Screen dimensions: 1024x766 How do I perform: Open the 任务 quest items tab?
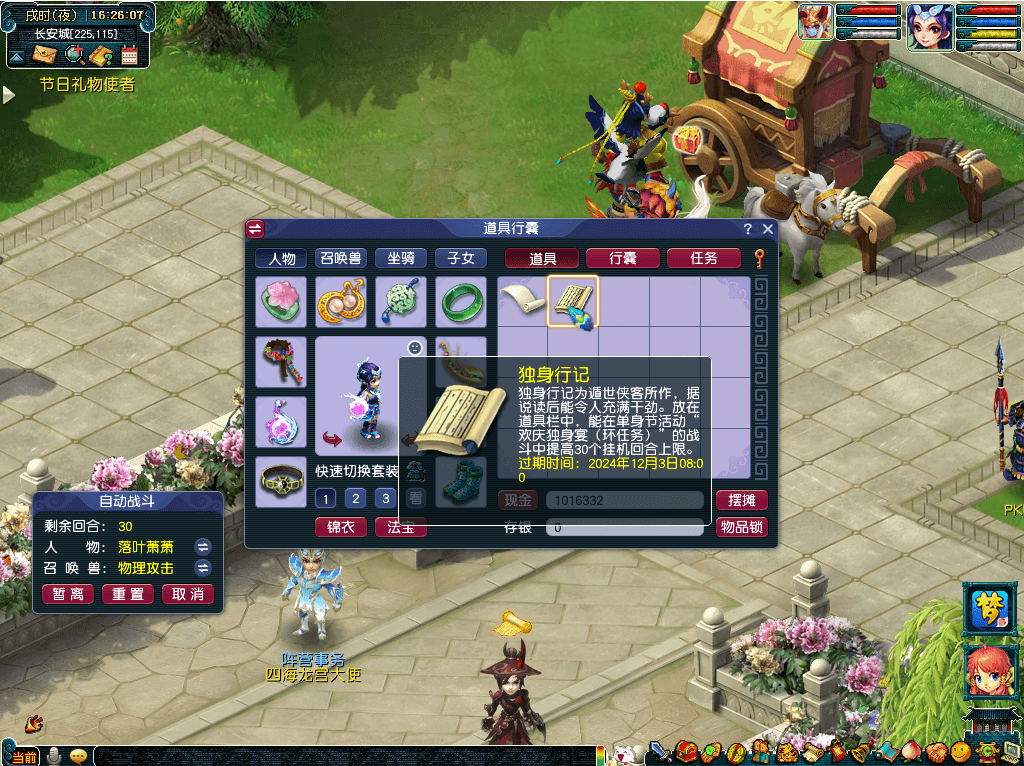point(704,258)
